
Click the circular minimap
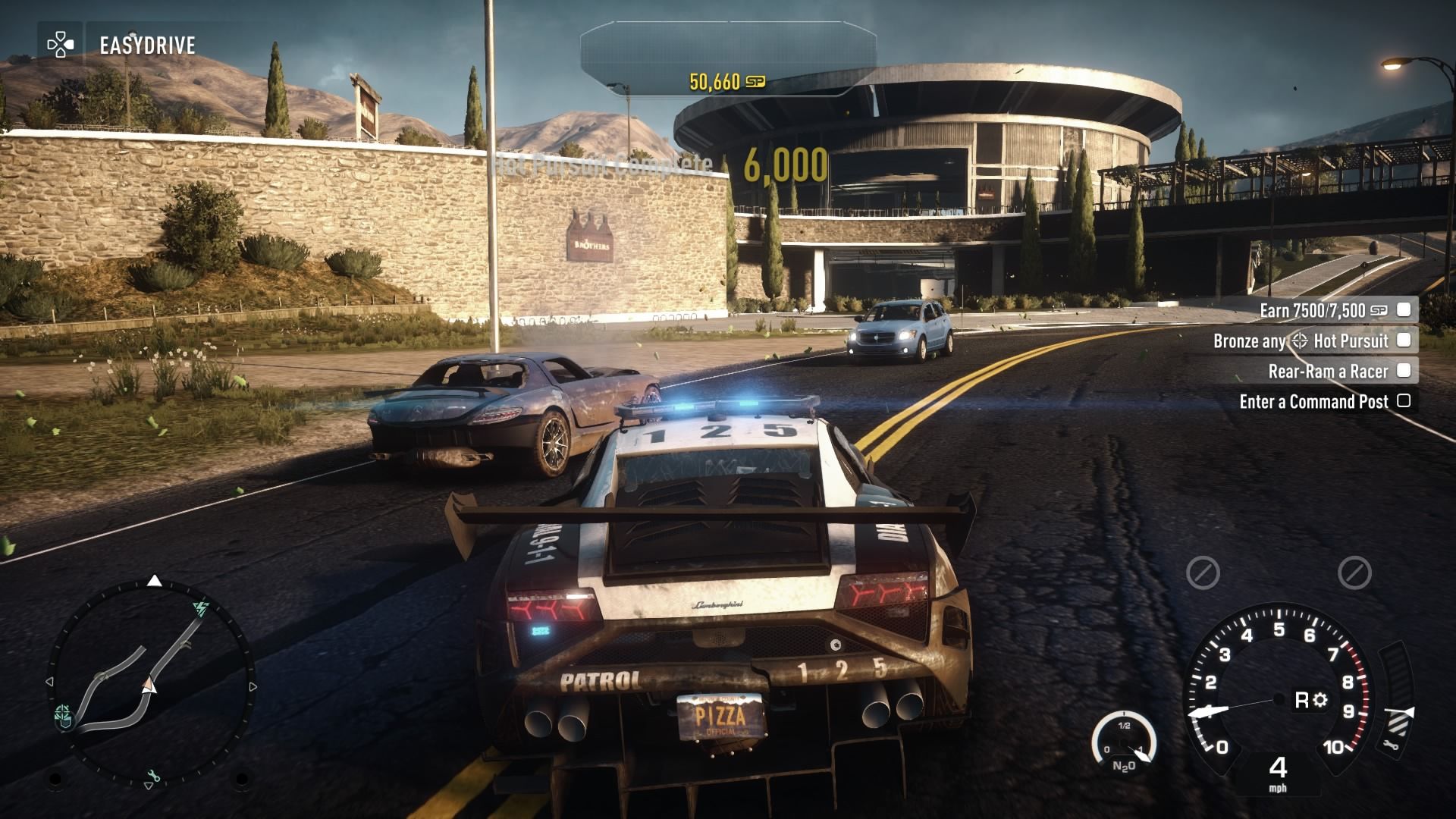coord(152,682)
